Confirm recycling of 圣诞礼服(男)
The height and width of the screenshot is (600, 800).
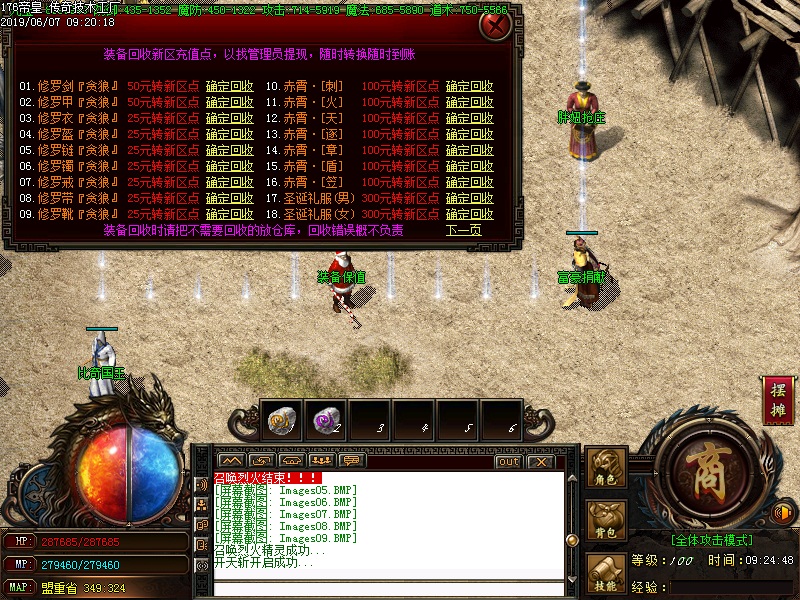point(470,198)
